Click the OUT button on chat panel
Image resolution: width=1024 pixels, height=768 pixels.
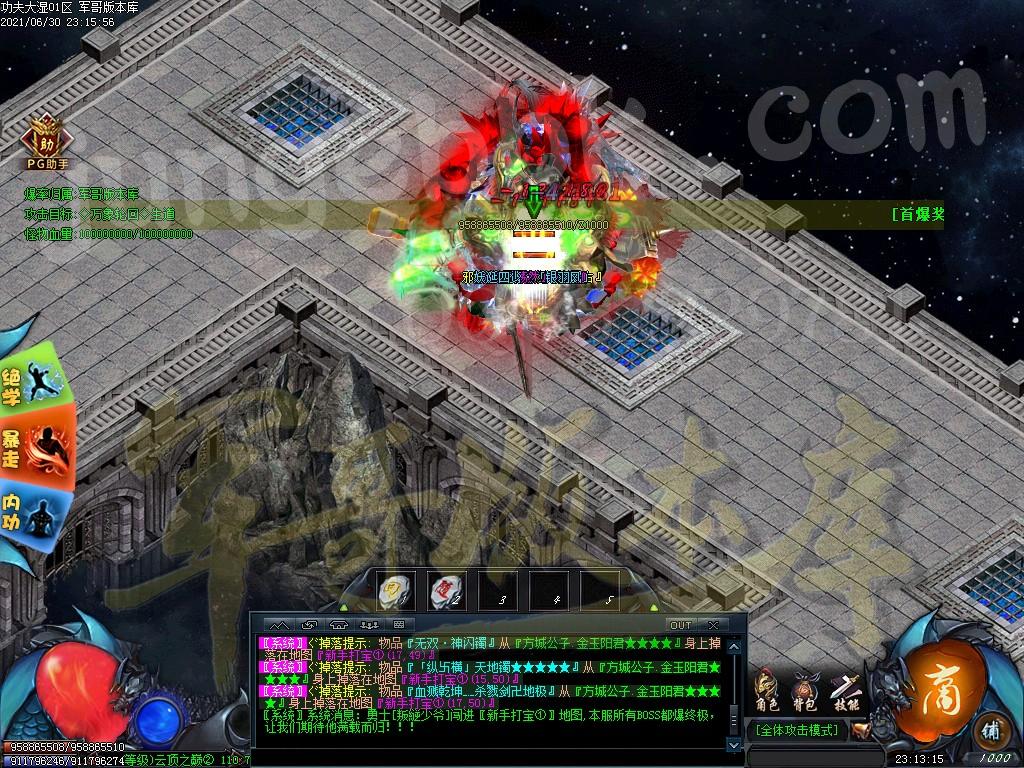point(680,625)
